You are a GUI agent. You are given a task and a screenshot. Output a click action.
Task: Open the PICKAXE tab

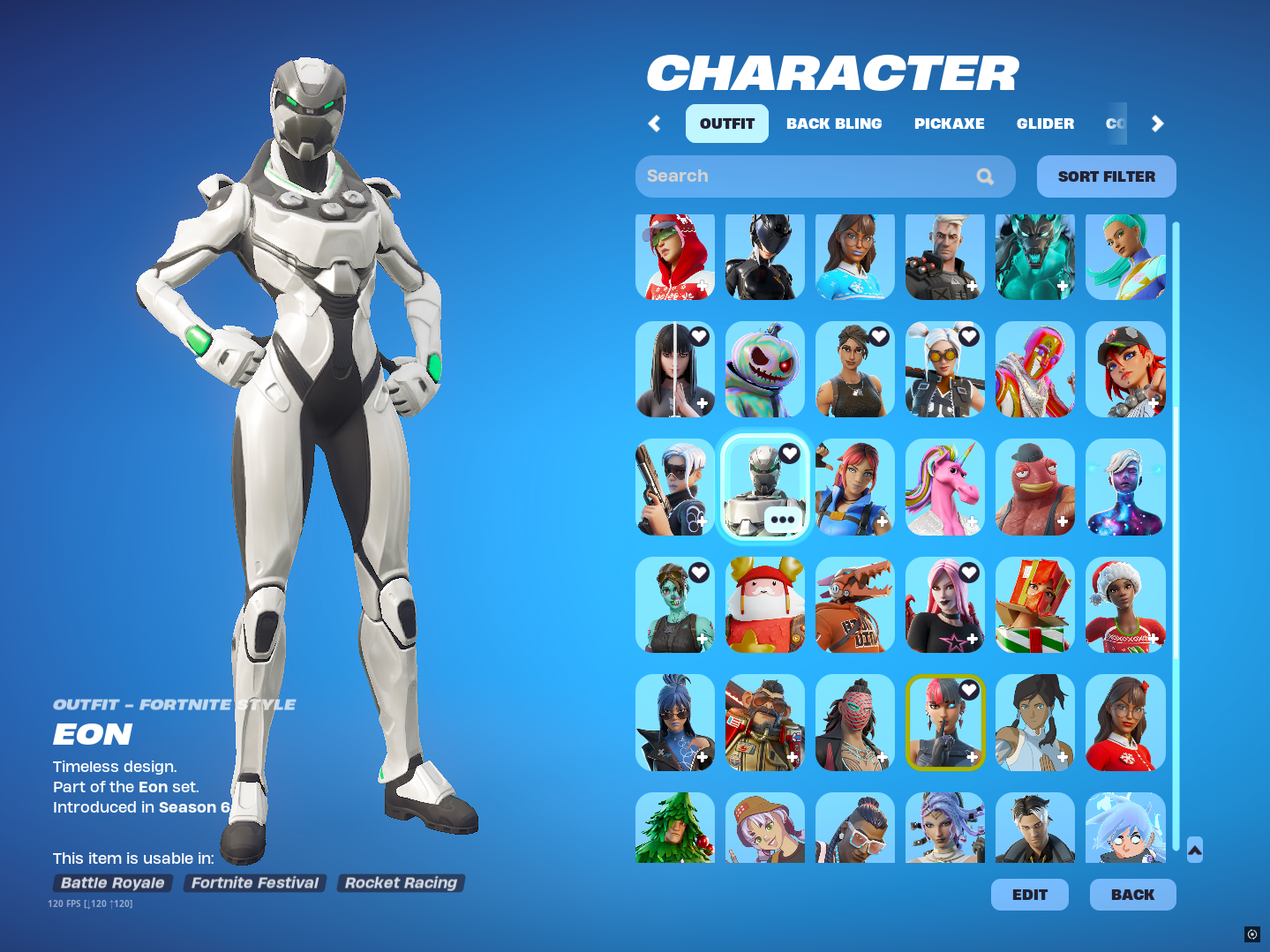pos(949,124)
